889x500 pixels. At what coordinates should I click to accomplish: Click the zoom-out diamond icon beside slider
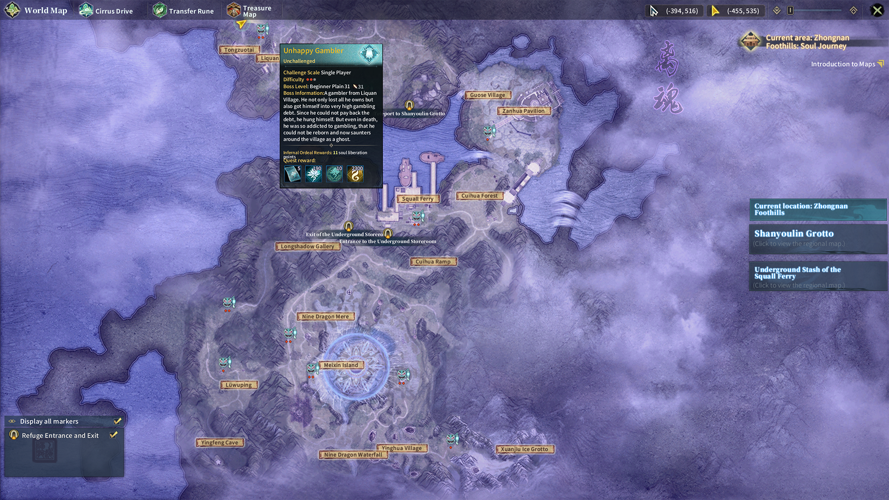tap(777, 11)
